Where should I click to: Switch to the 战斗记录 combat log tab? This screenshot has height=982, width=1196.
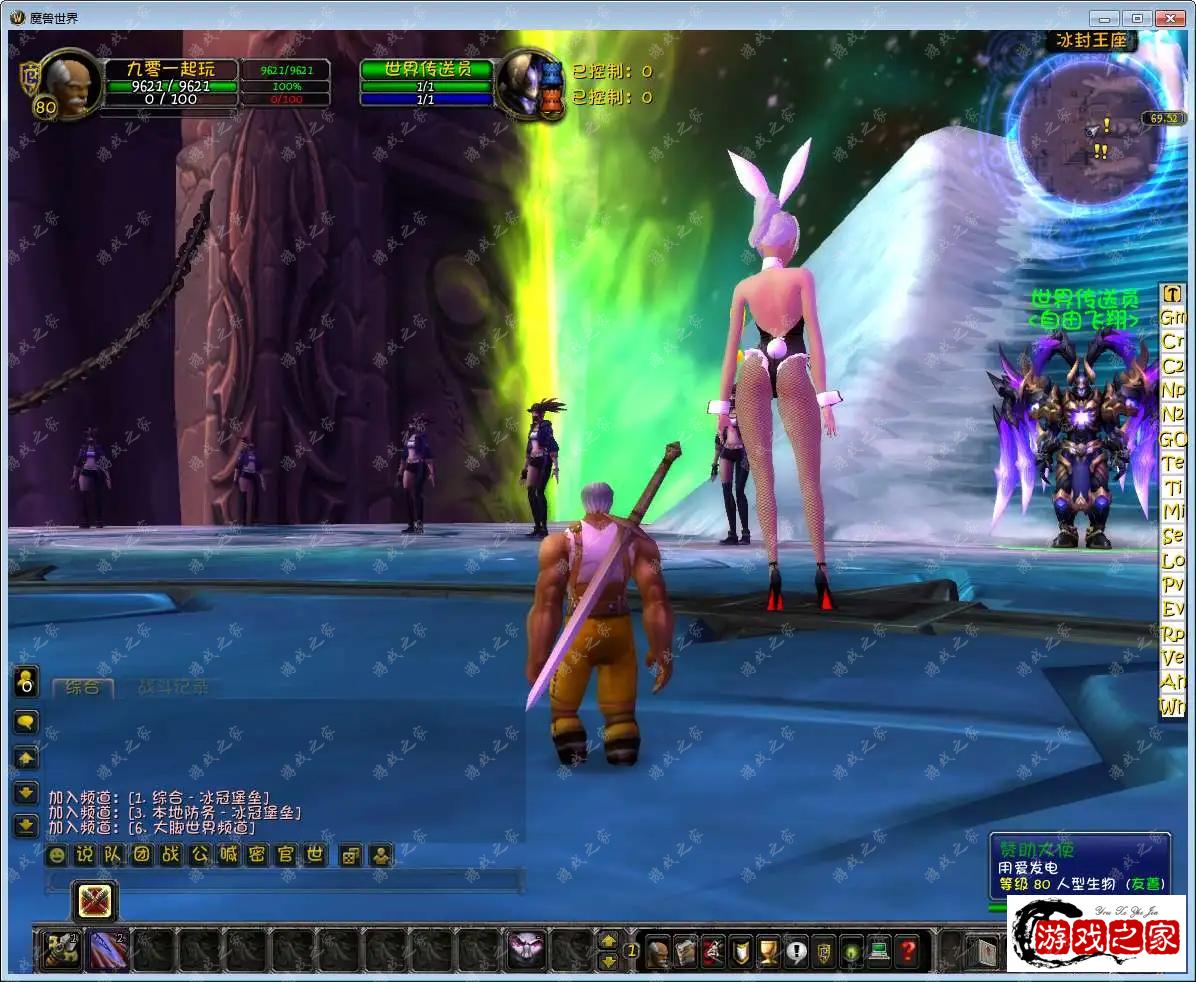pyautogui.click(x=173, y=687)
